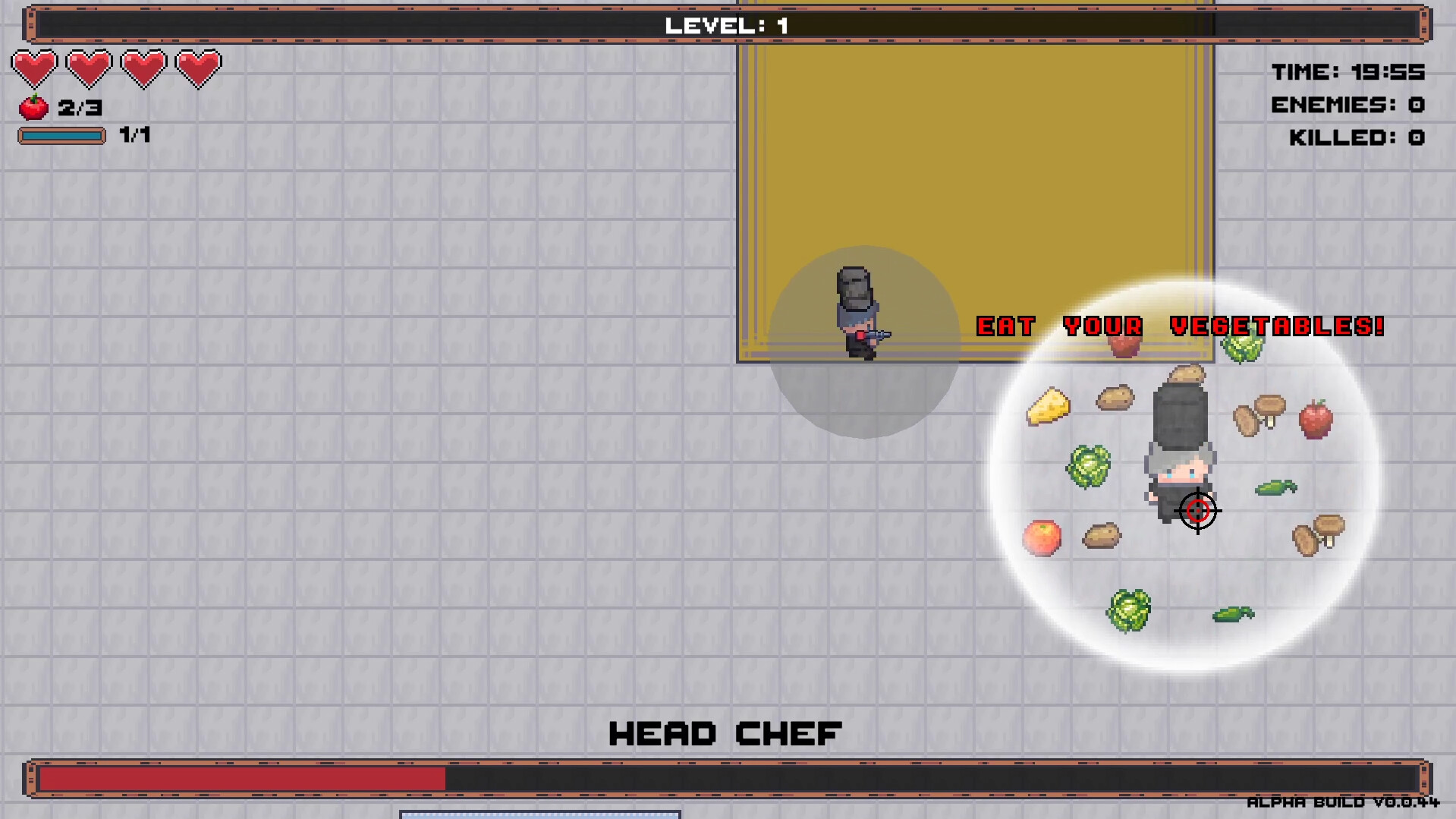1456x819 pixels.
Task: Select the cheese wedge inside the light circle
Action: [1049, 406]
